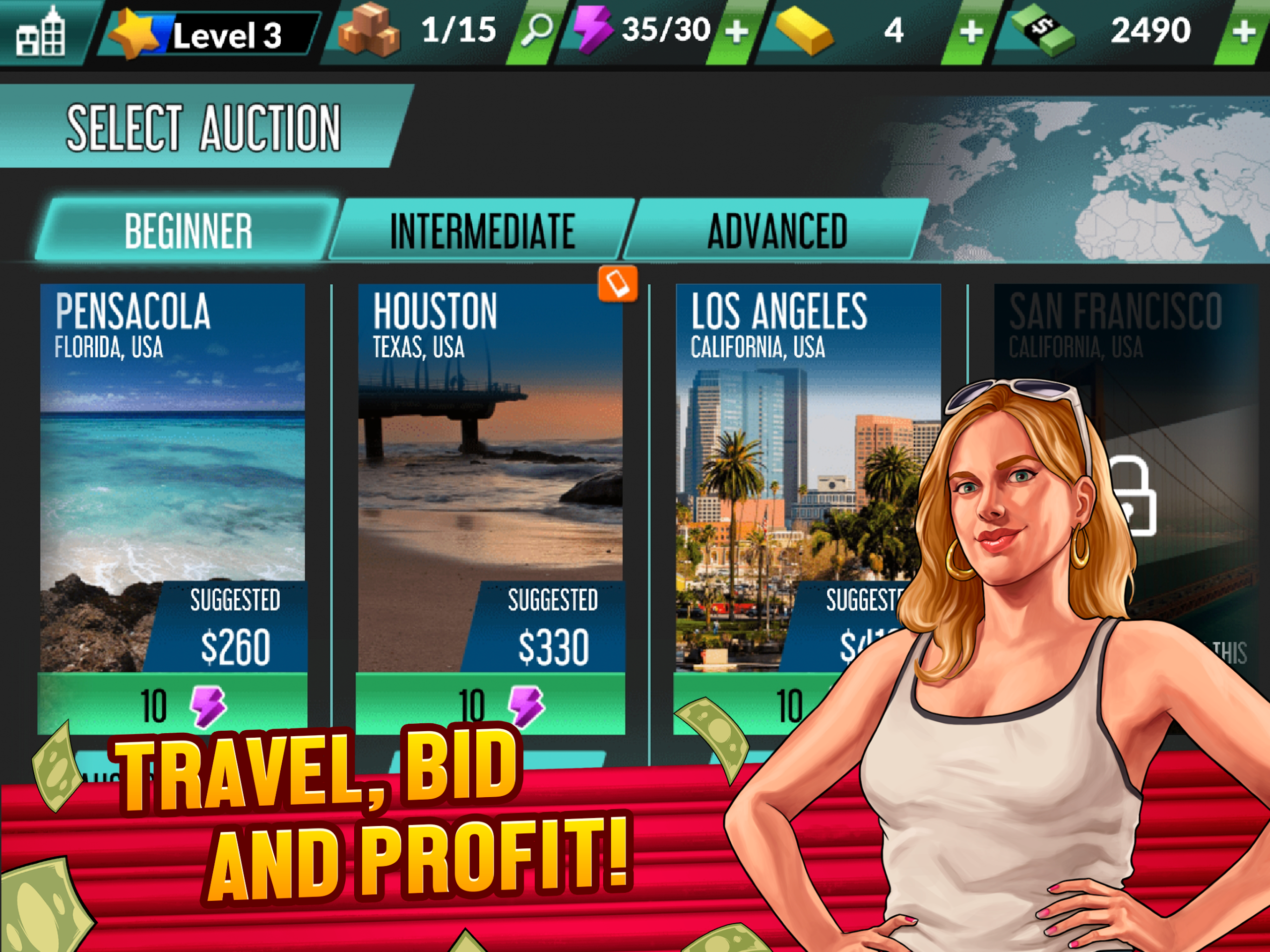Add cash using the plus button

tap(1244, 32)
